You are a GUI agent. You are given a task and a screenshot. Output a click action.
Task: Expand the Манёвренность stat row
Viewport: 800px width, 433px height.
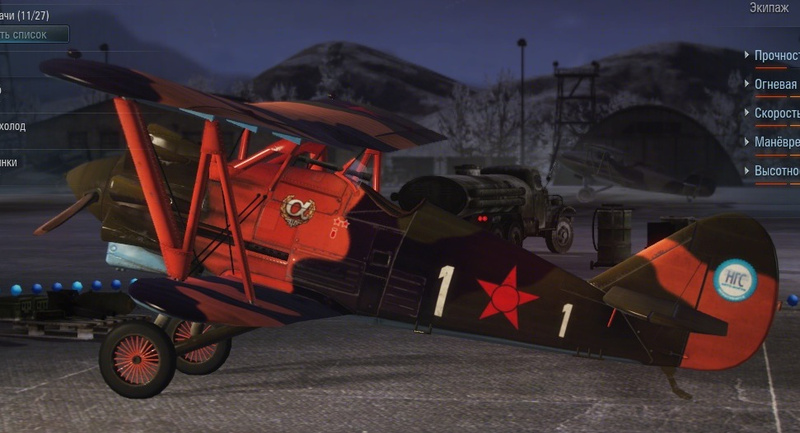coord(775,143)
